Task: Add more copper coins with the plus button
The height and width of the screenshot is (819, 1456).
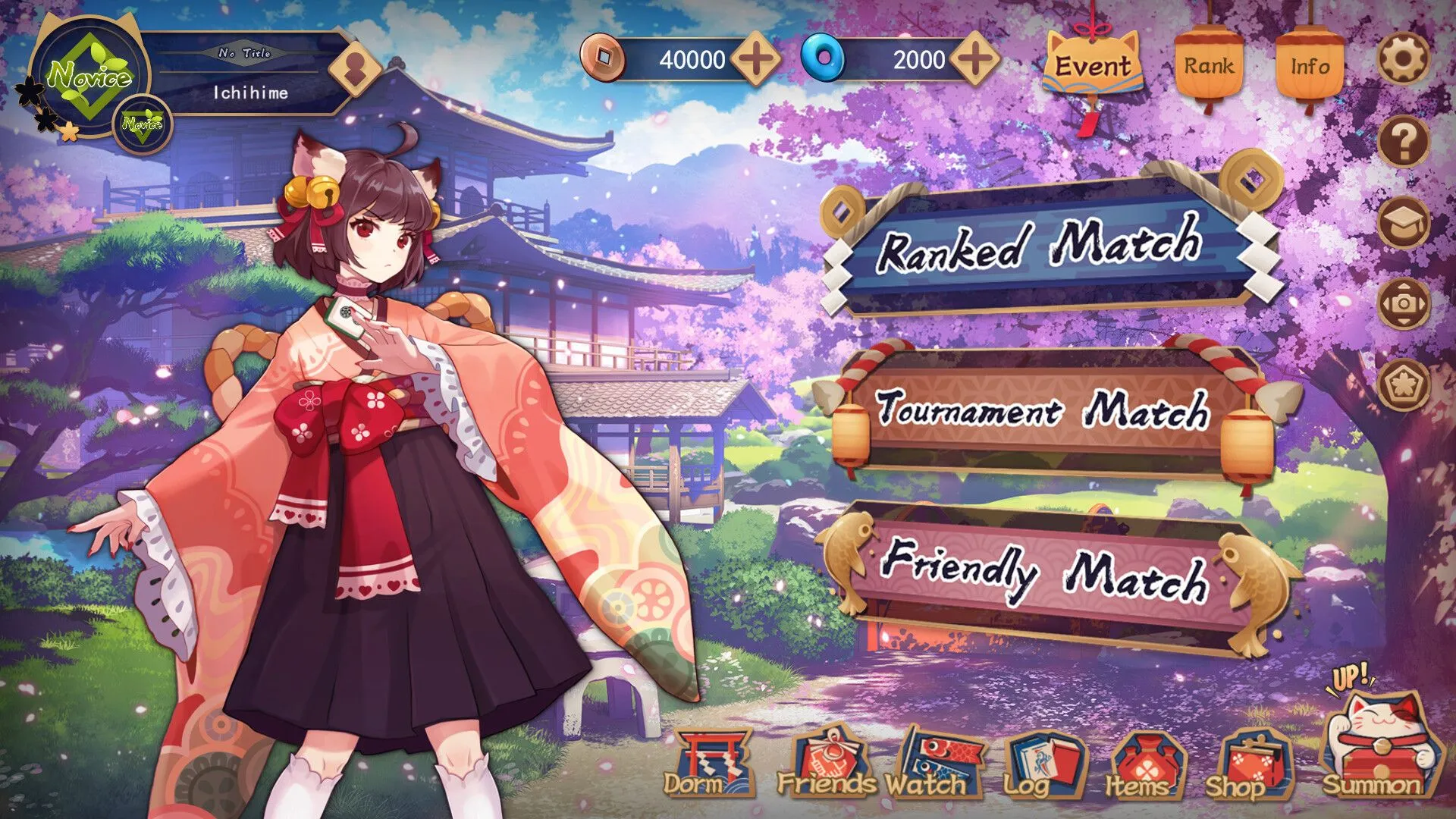Action: (x=755, y=59)
